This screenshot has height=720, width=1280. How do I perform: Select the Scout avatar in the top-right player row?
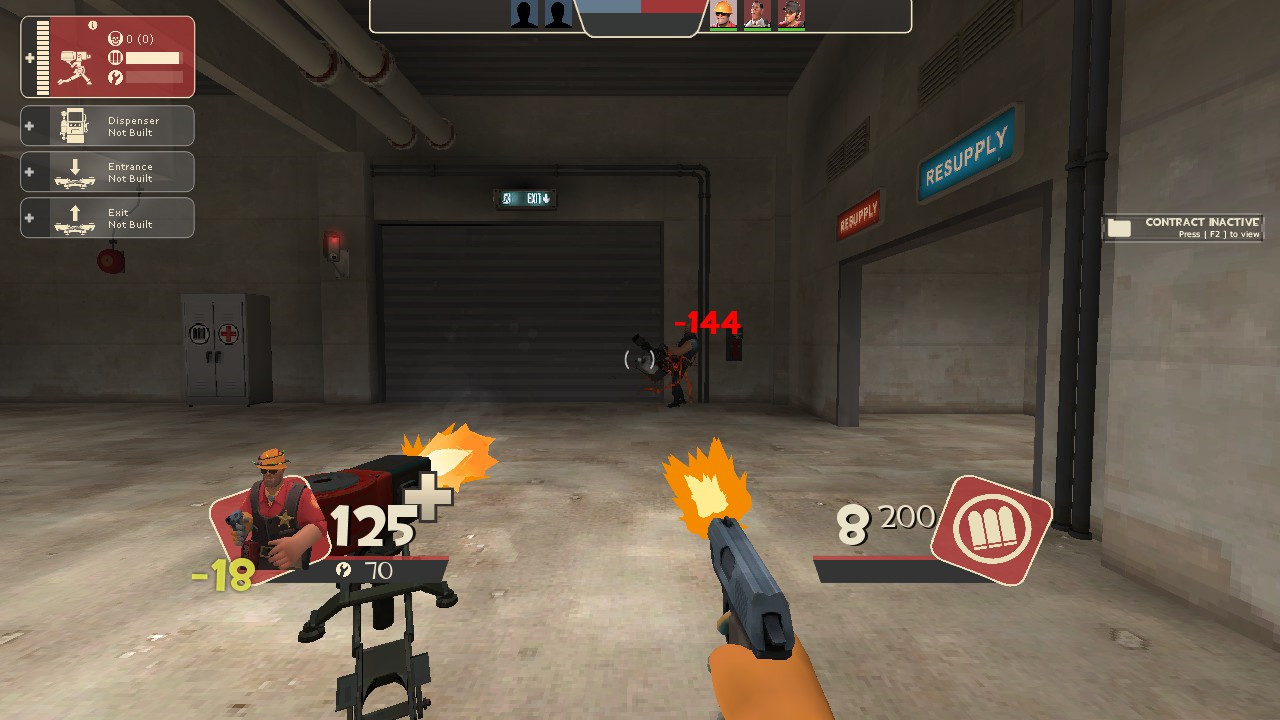tap(791, 15)
